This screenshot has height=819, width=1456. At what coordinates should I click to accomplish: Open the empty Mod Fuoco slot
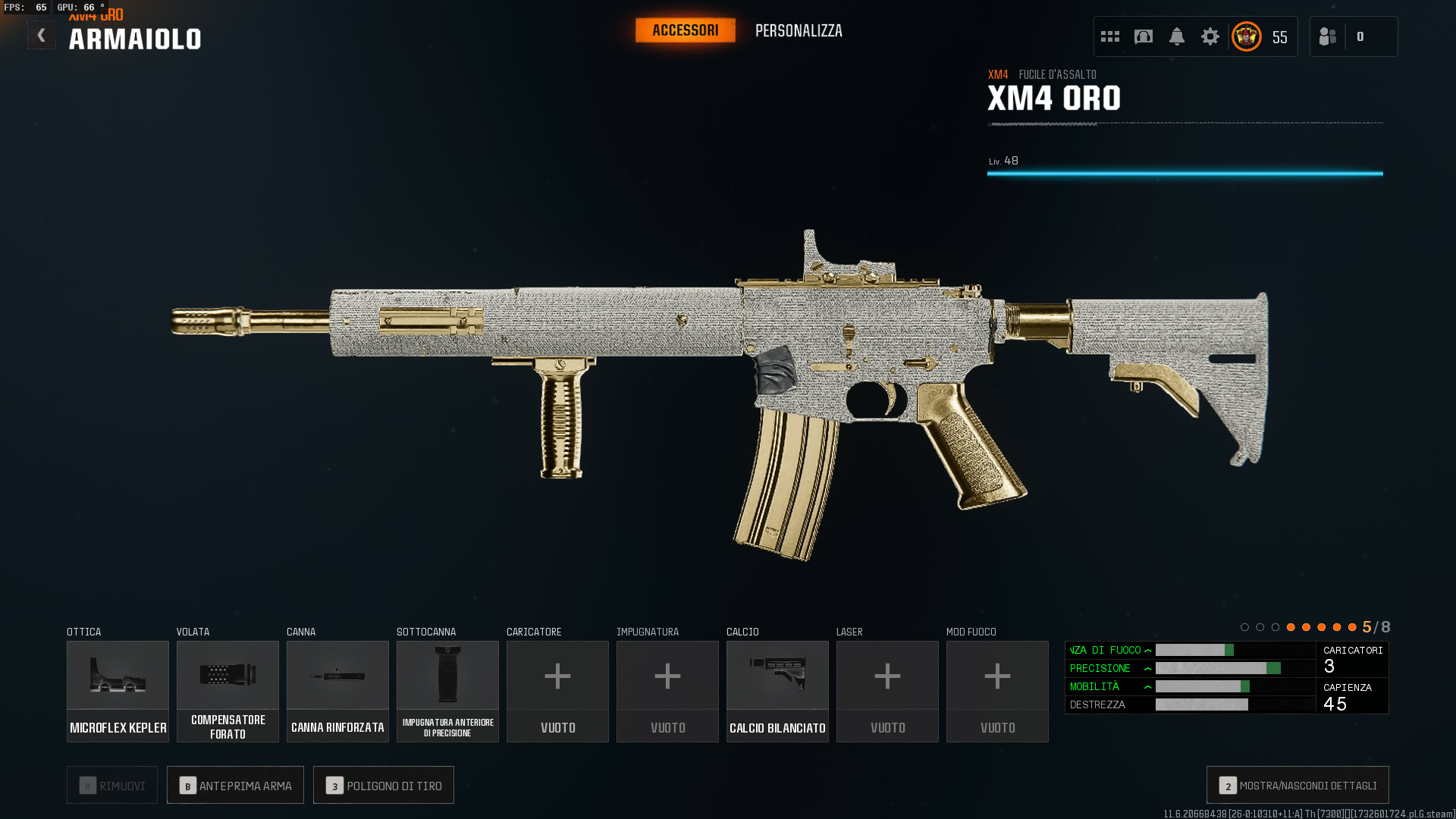pyautogui.click(x=997, y=691)
